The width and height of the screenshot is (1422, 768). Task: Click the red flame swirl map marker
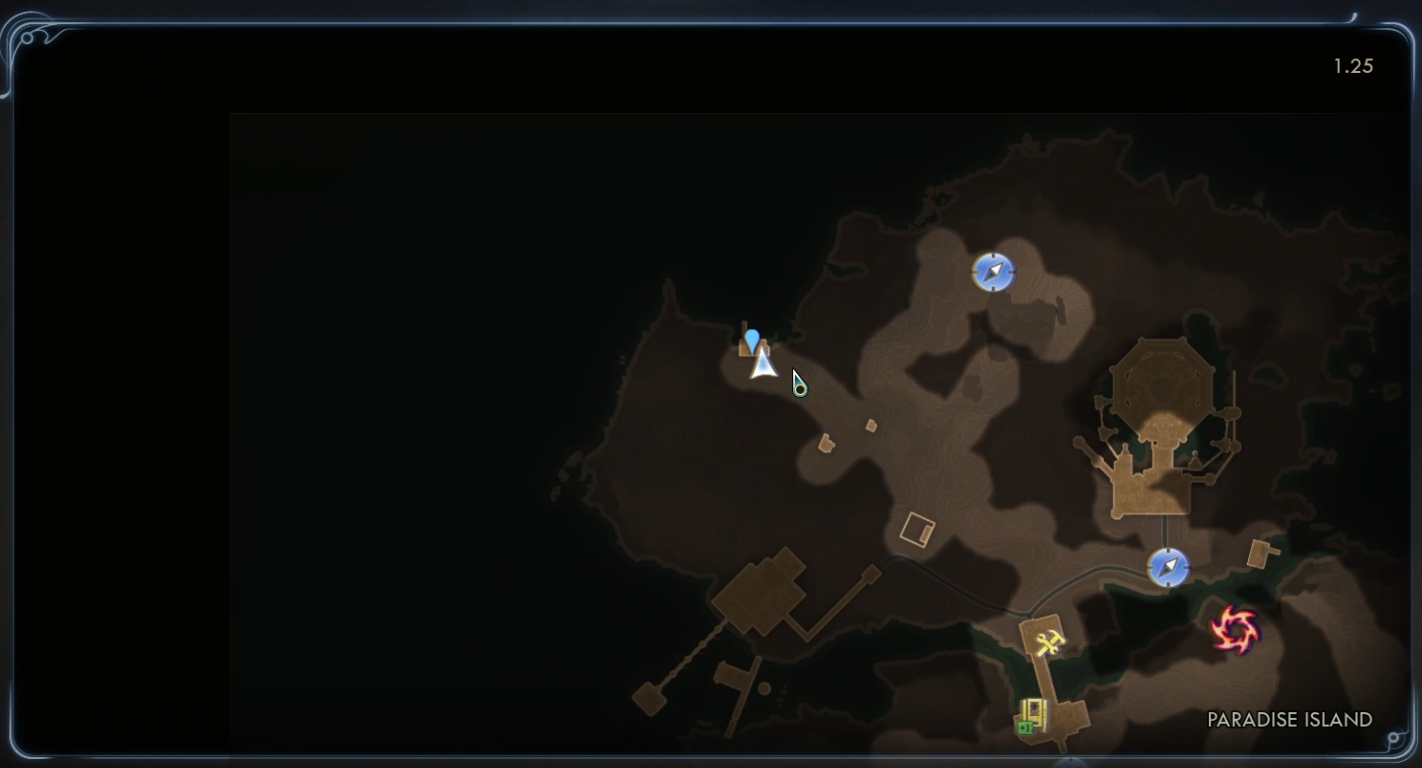pyautogui.click(x=1235, y=631)
